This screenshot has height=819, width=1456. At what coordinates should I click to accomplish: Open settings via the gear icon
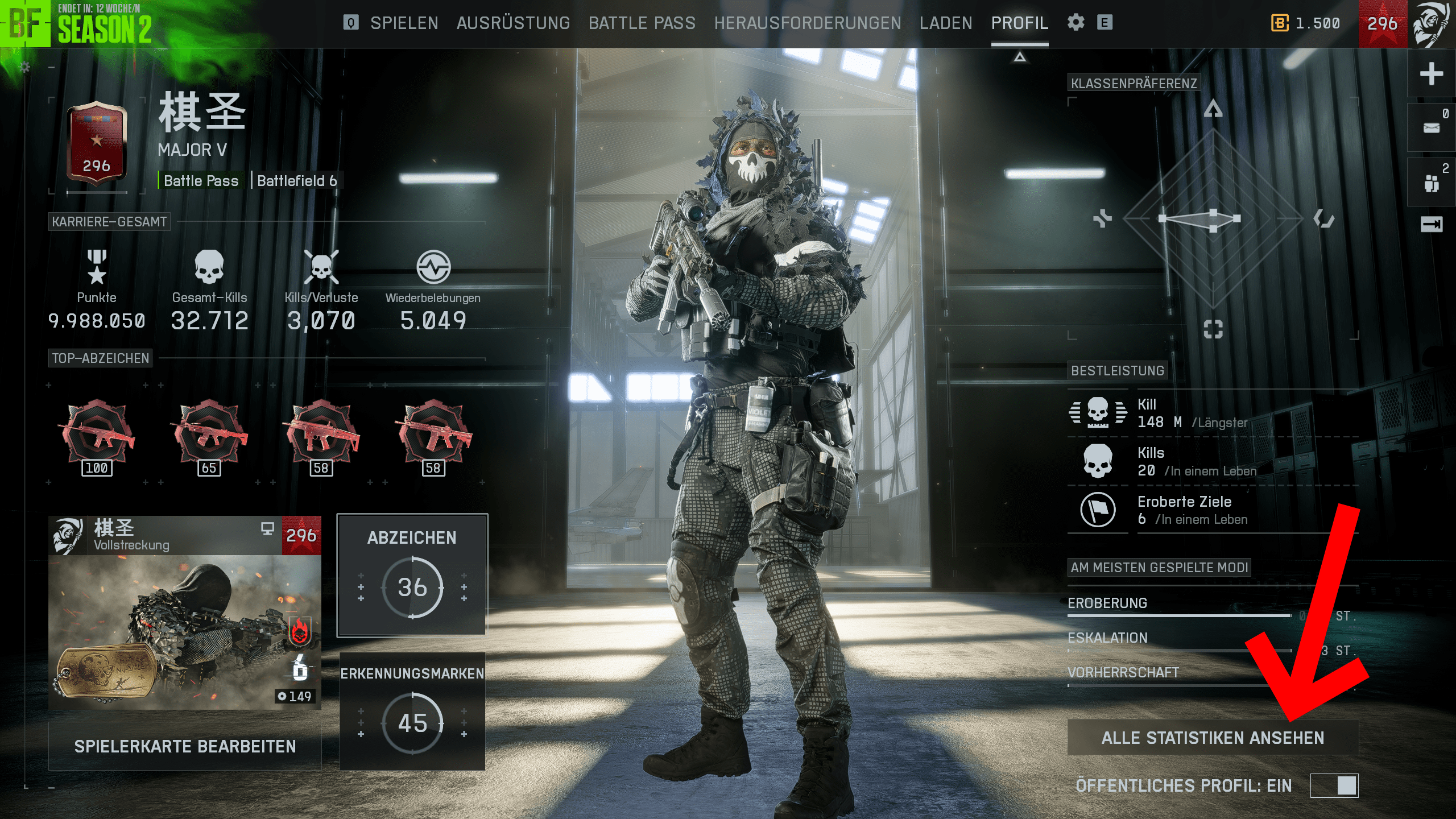click(1076, 23)
